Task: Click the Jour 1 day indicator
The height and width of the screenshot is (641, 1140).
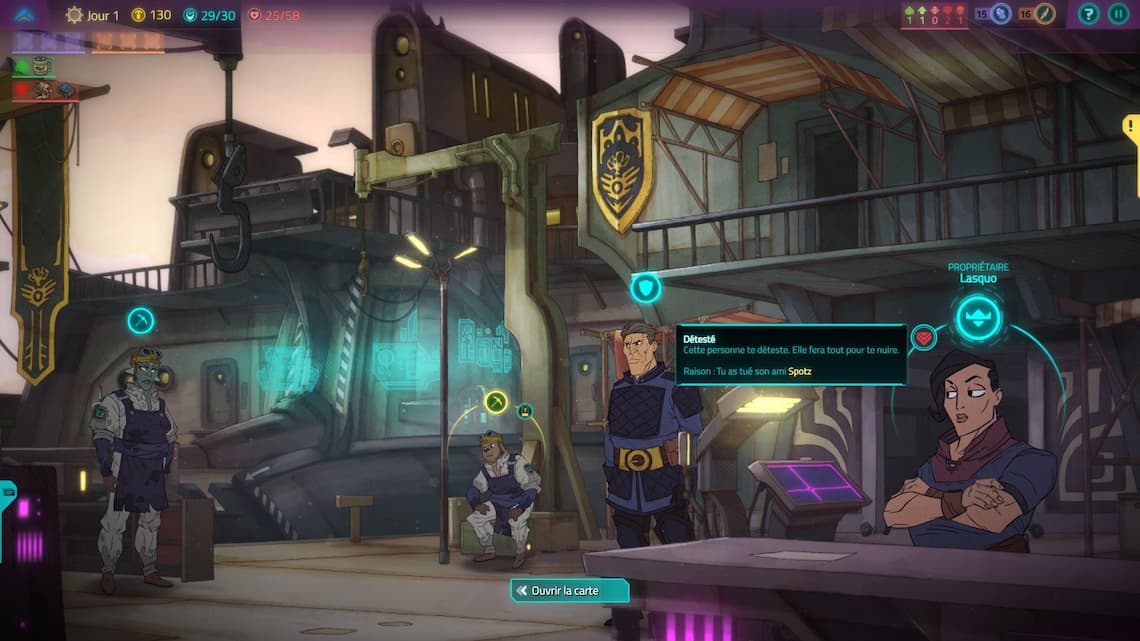Action: coord(92,15)
